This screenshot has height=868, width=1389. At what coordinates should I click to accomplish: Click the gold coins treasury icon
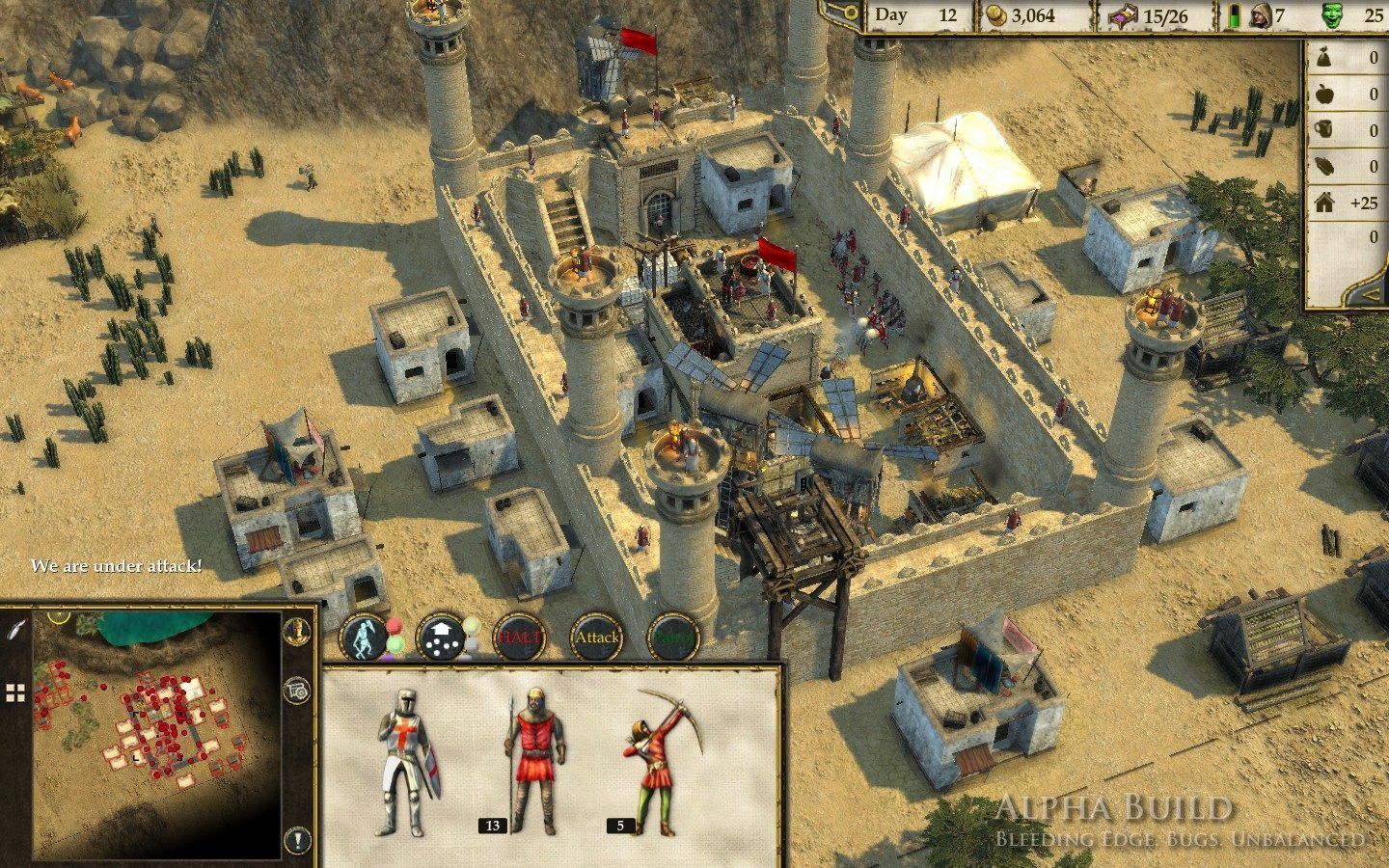(994, 16)
